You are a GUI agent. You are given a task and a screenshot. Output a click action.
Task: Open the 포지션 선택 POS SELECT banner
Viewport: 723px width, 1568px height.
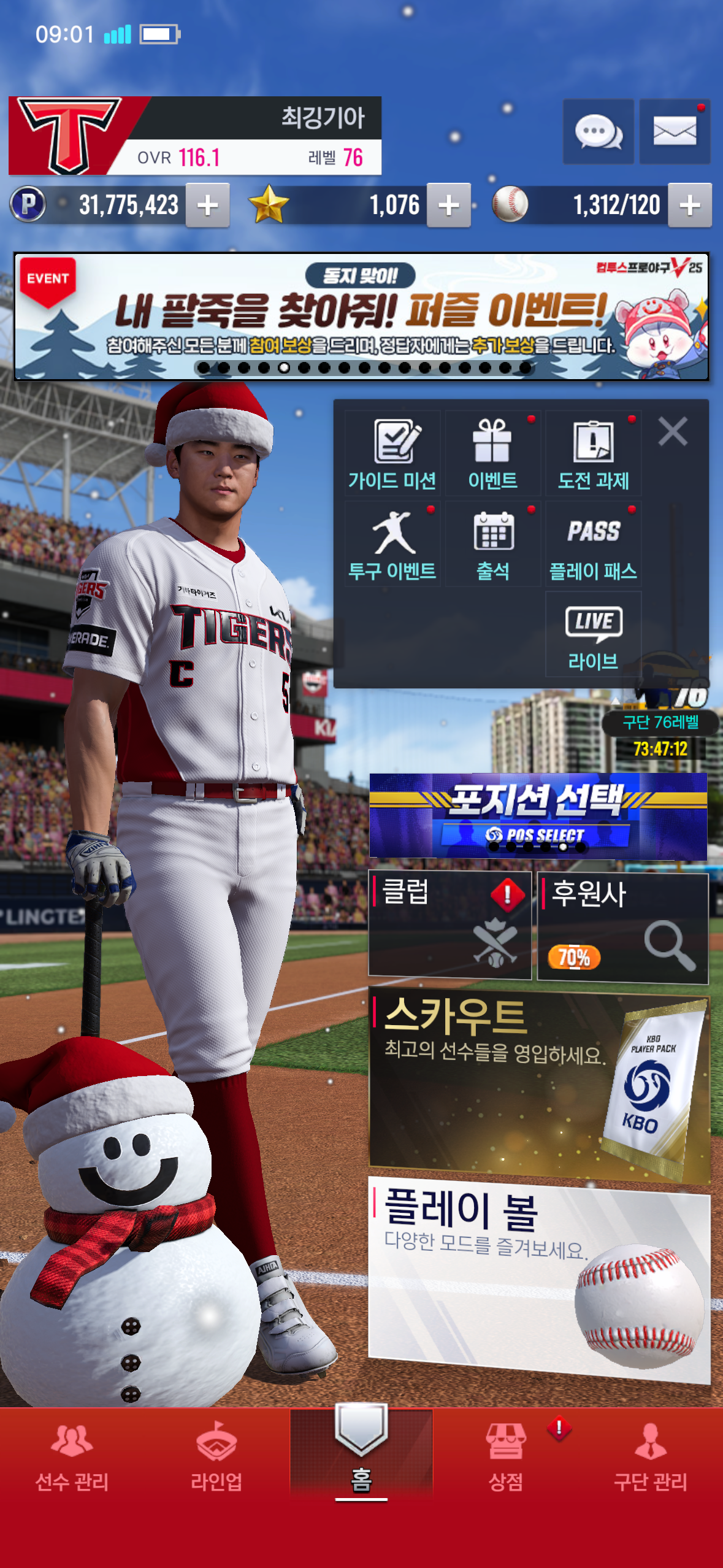coord(538,815)
